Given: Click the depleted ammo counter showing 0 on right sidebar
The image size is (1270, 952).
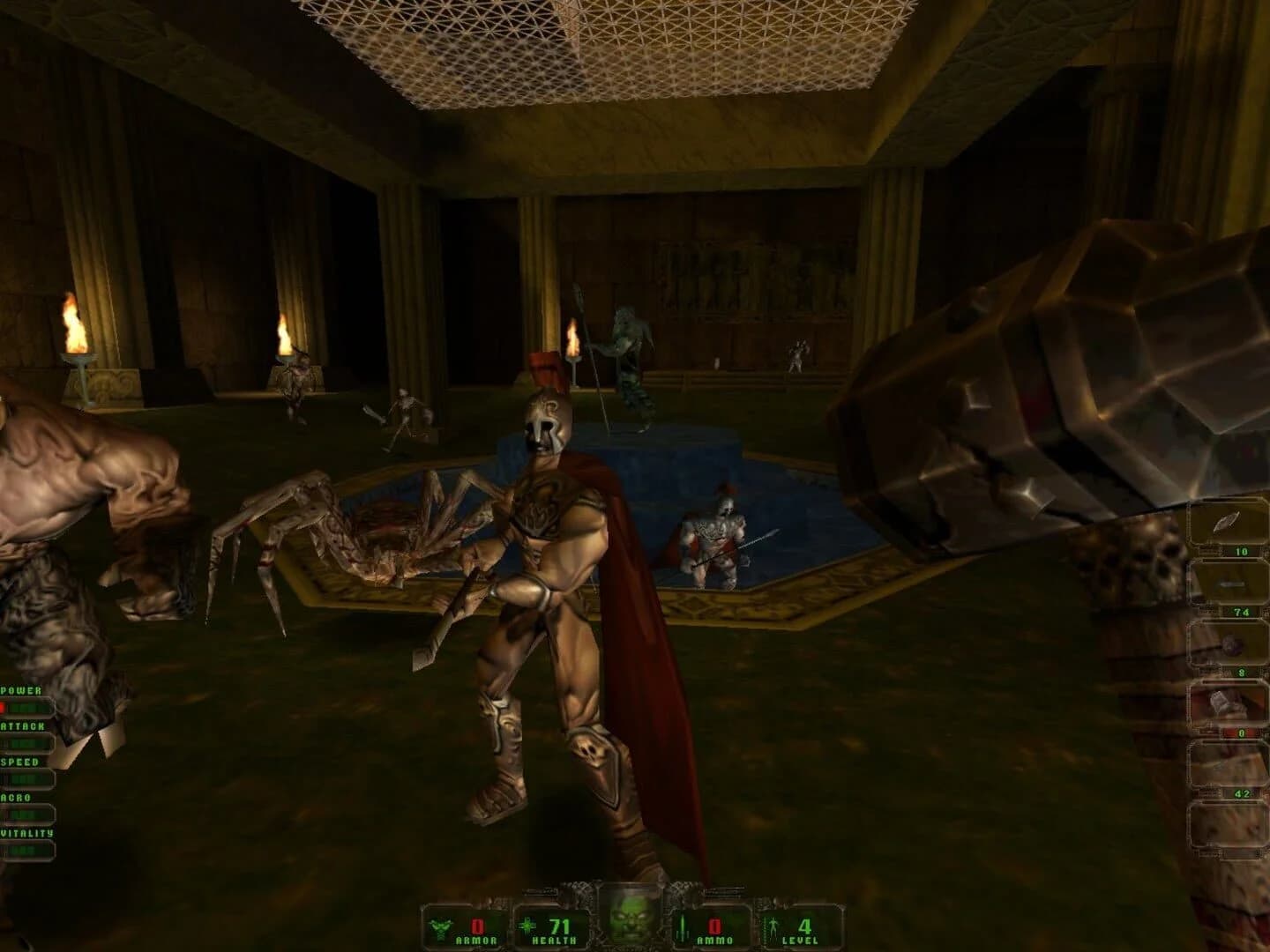Looking at the screenshot, I should point(1242,733).
